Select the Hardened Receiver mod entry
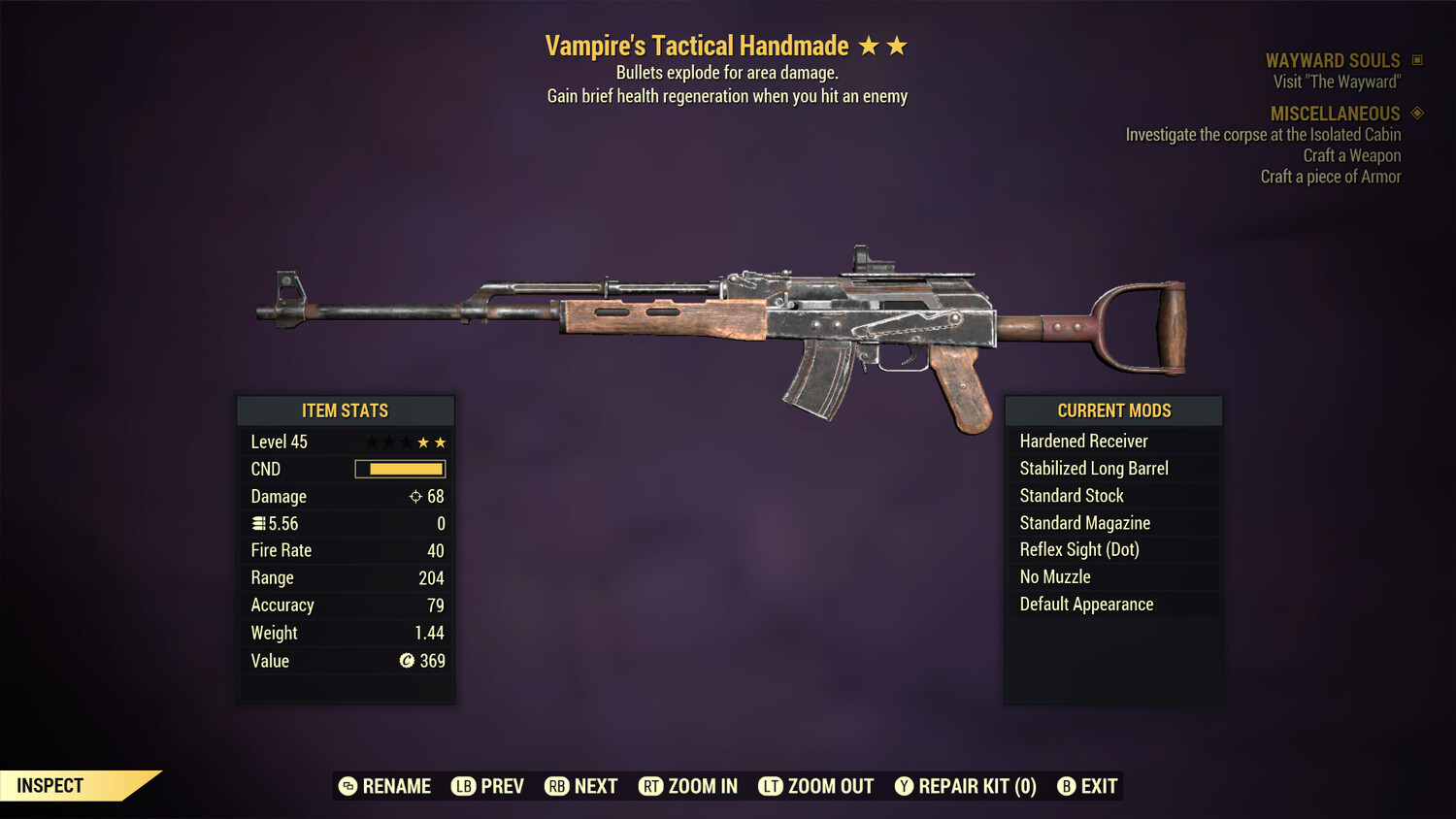The image size is (1456, 819). coord(1083,441)
